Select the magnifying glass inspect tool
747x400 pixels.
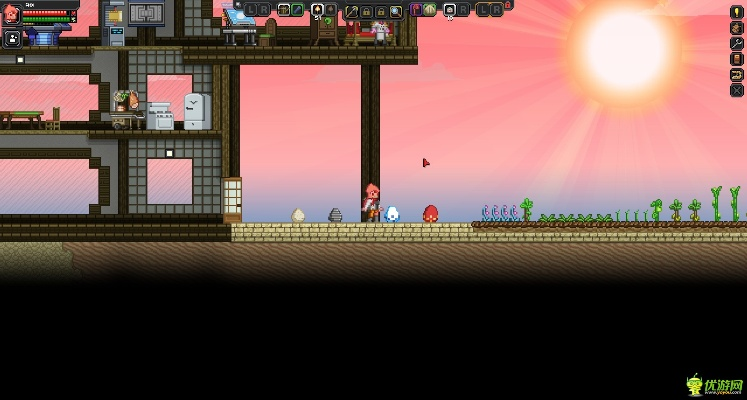(x=396, y=11)
